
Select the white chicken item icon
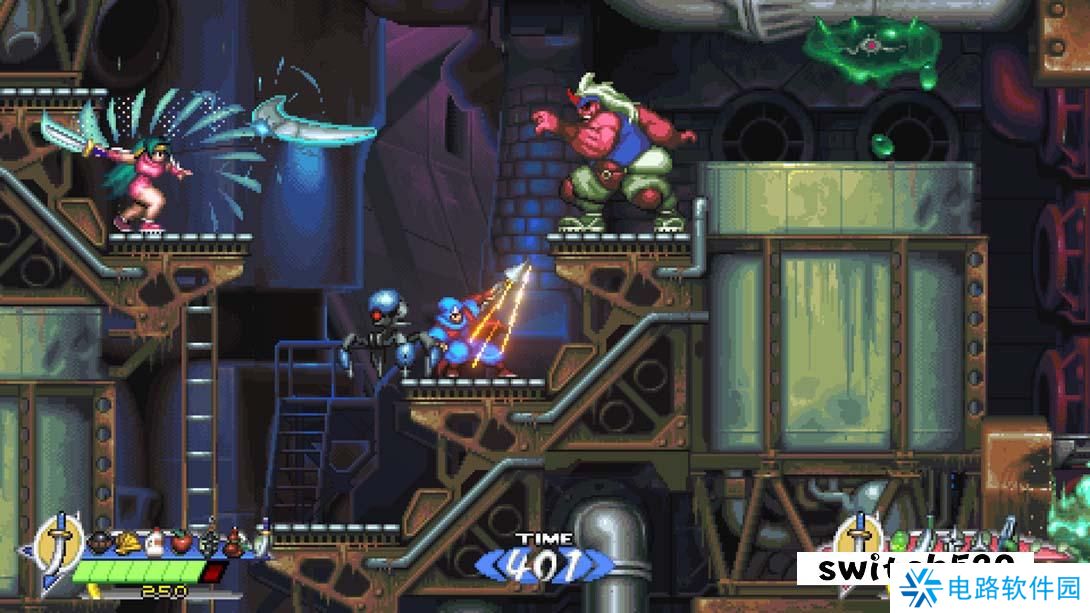(x=154, y=543)
